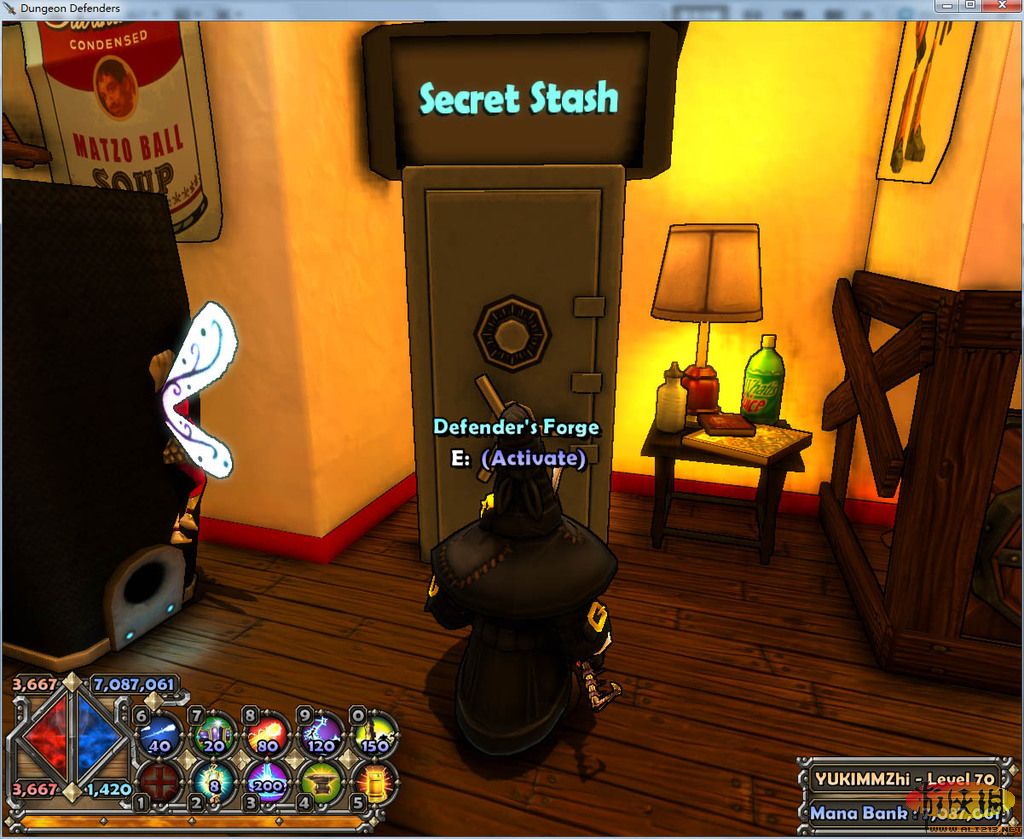Click the green anvil ability icon
1024x839 pixels.
320,781
